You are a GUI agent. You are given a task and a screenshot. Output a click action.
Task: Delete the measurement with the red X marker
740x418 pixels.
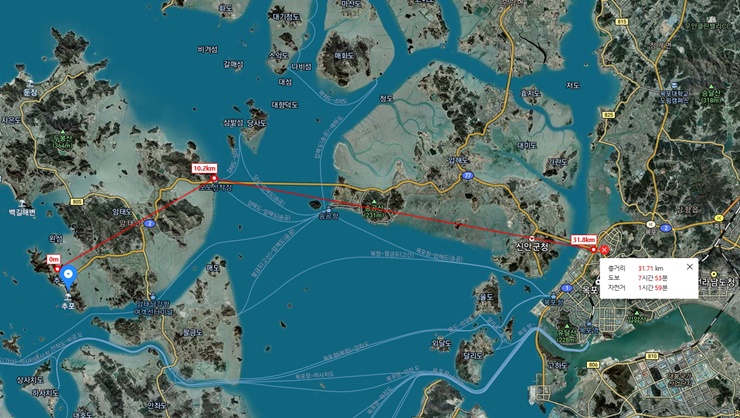tap(603, 250)
